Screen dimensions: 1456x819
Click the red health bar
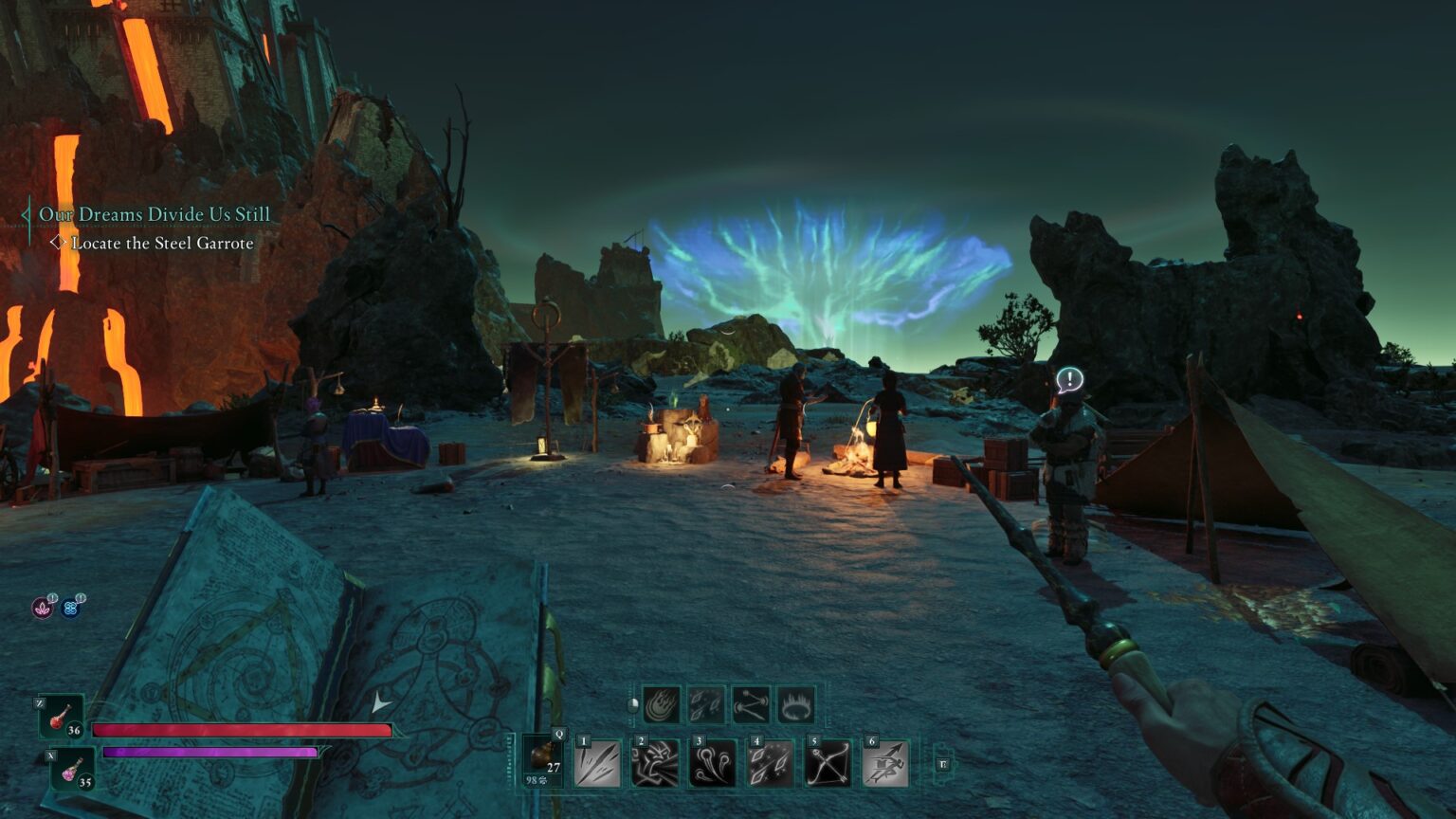(x=242, y=730)
